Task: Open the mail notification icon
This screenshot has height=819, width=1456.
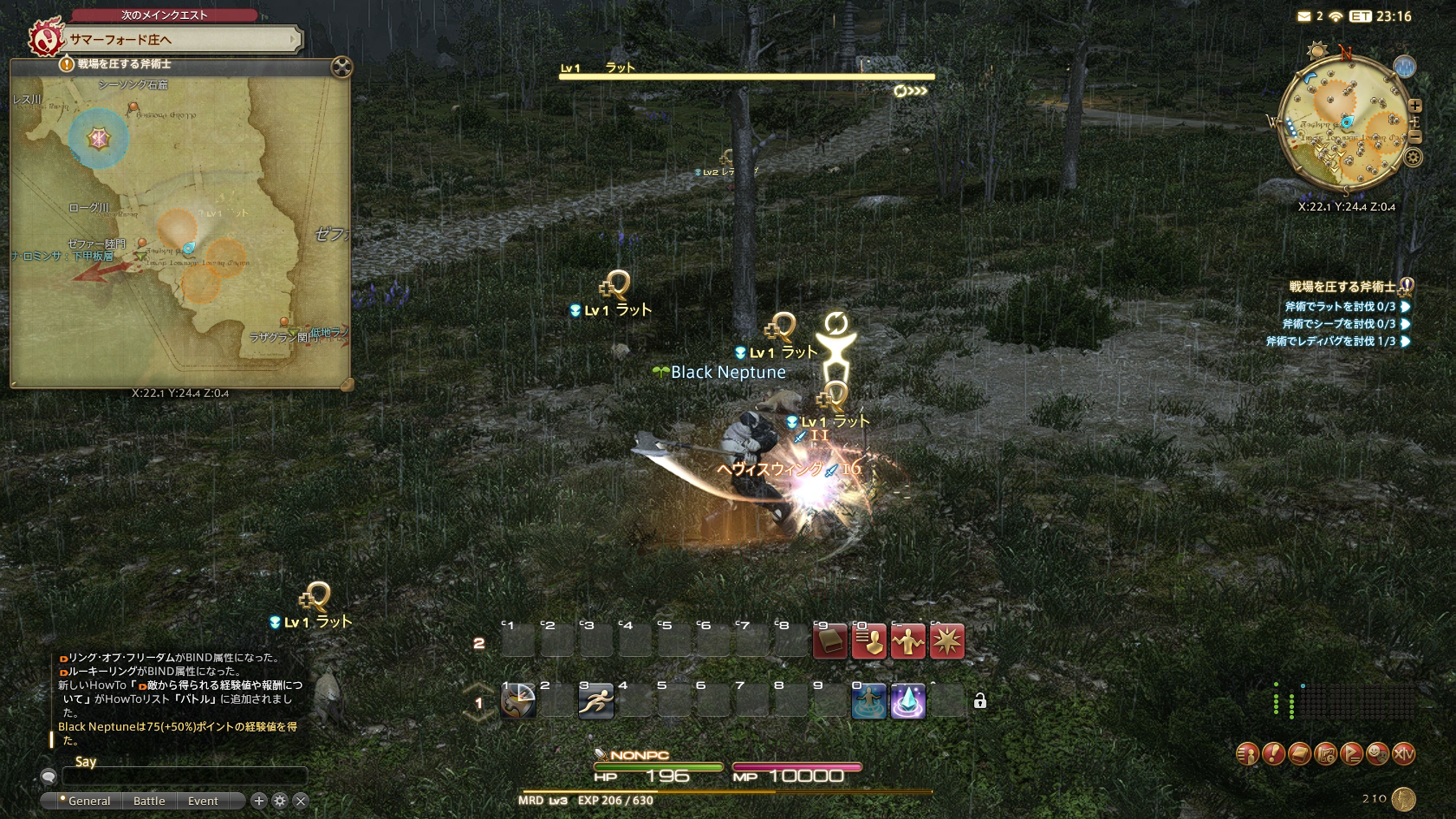Action: pos(1304,16)
